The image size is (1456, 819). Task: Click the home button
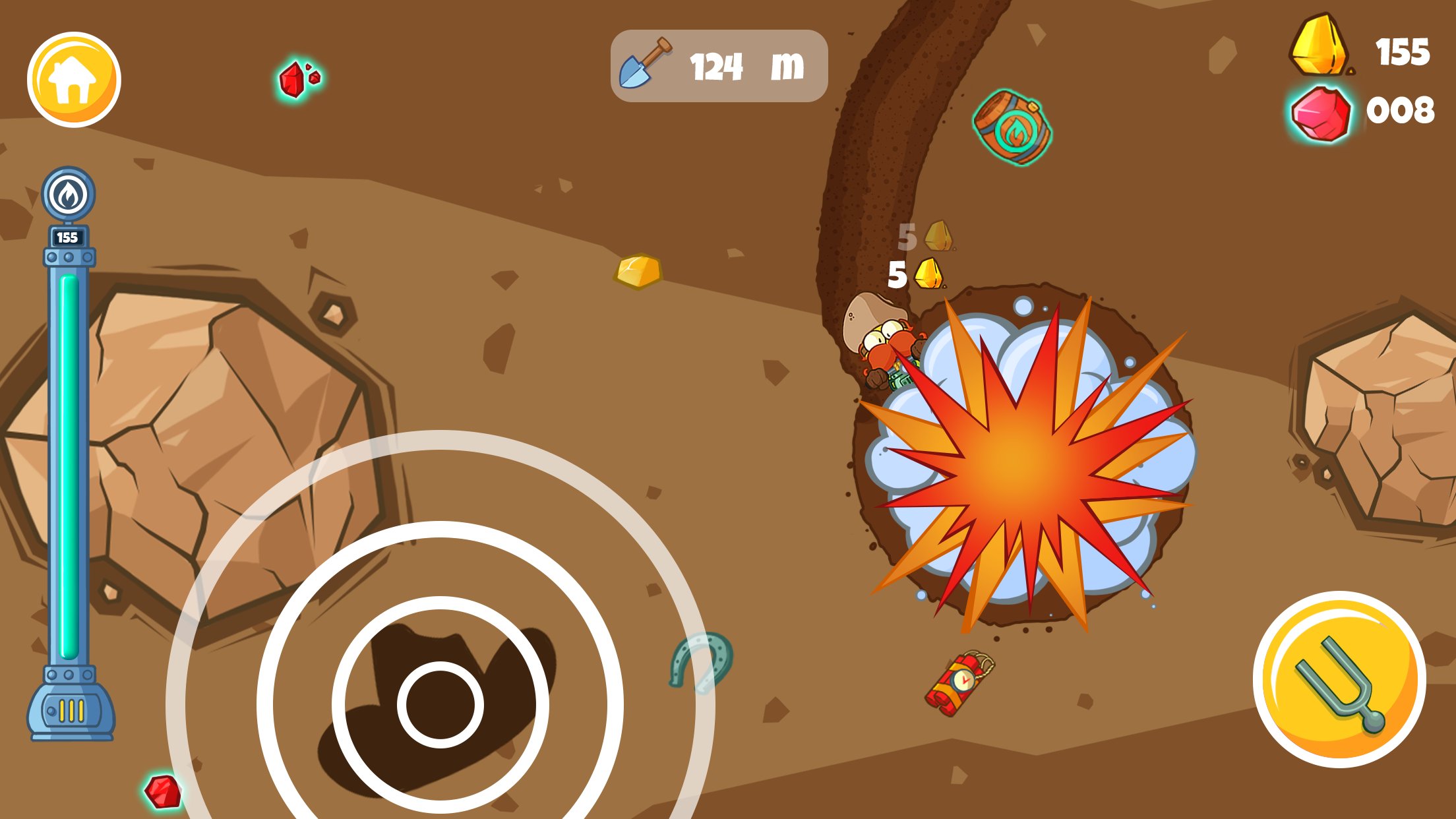tap(75, 78)
